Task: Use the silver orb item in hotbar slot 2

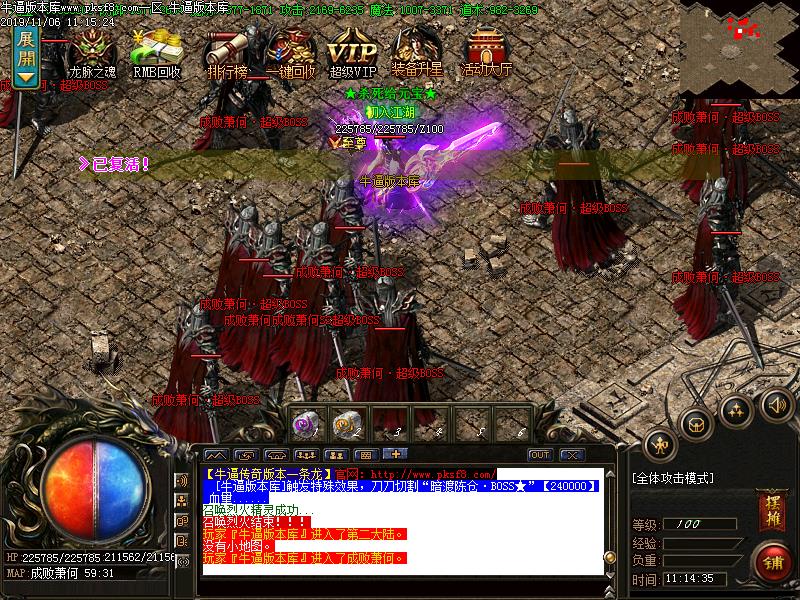Action: coord(349,424)
